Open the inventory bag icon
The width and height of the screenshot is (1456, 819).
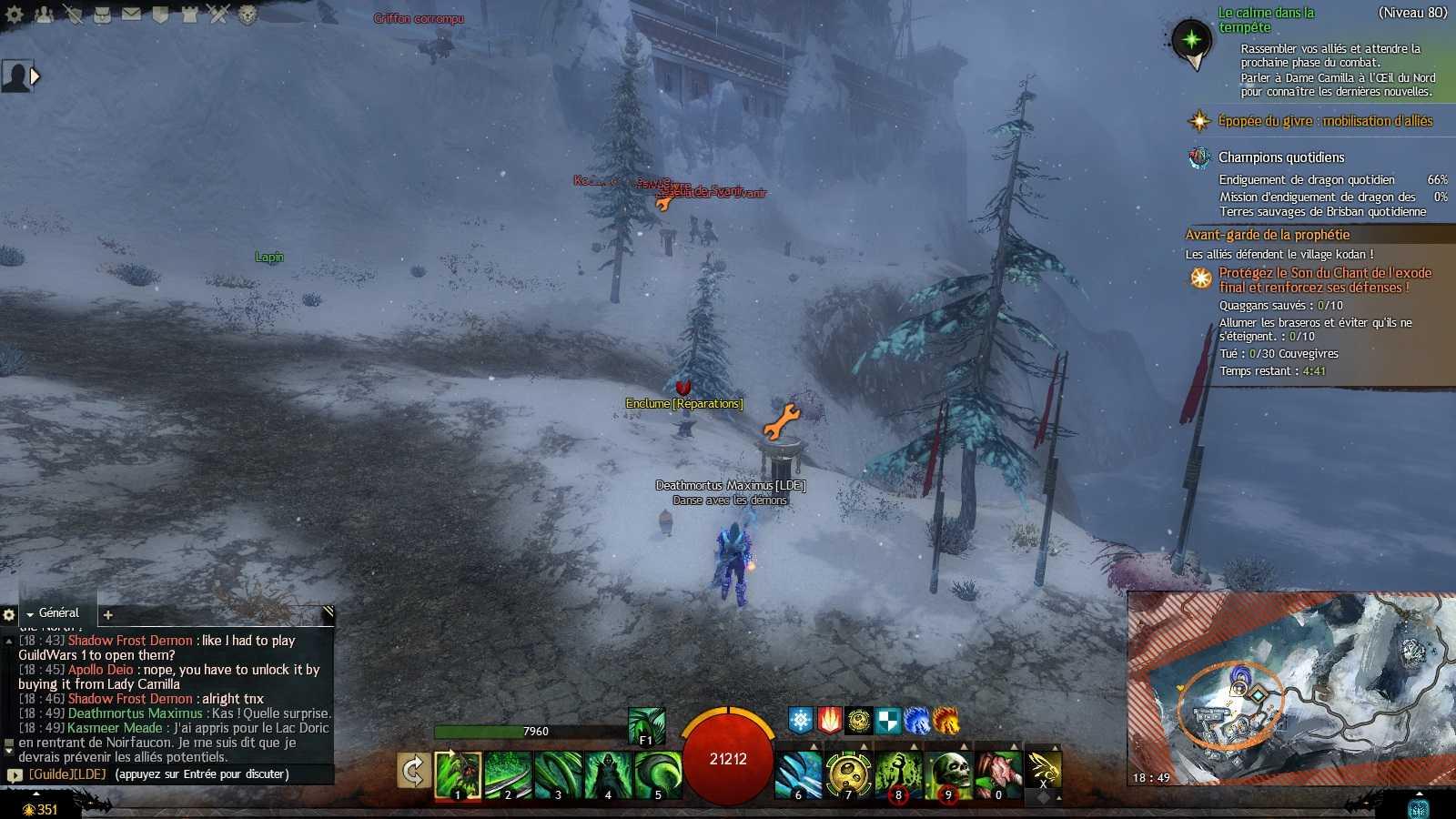102,14
